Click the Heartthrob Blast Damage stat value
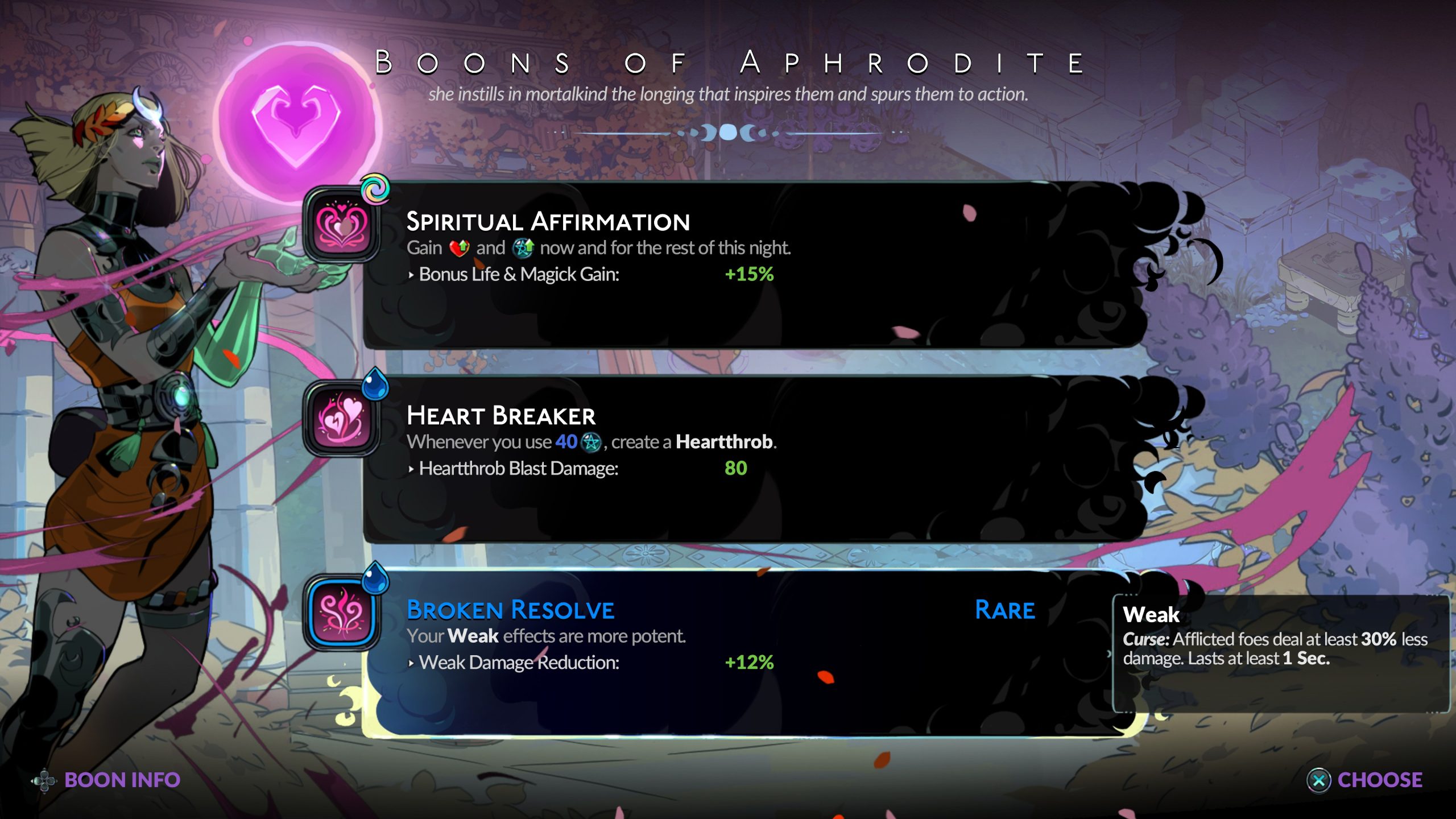1456x819 pixels. pos(737,468)
